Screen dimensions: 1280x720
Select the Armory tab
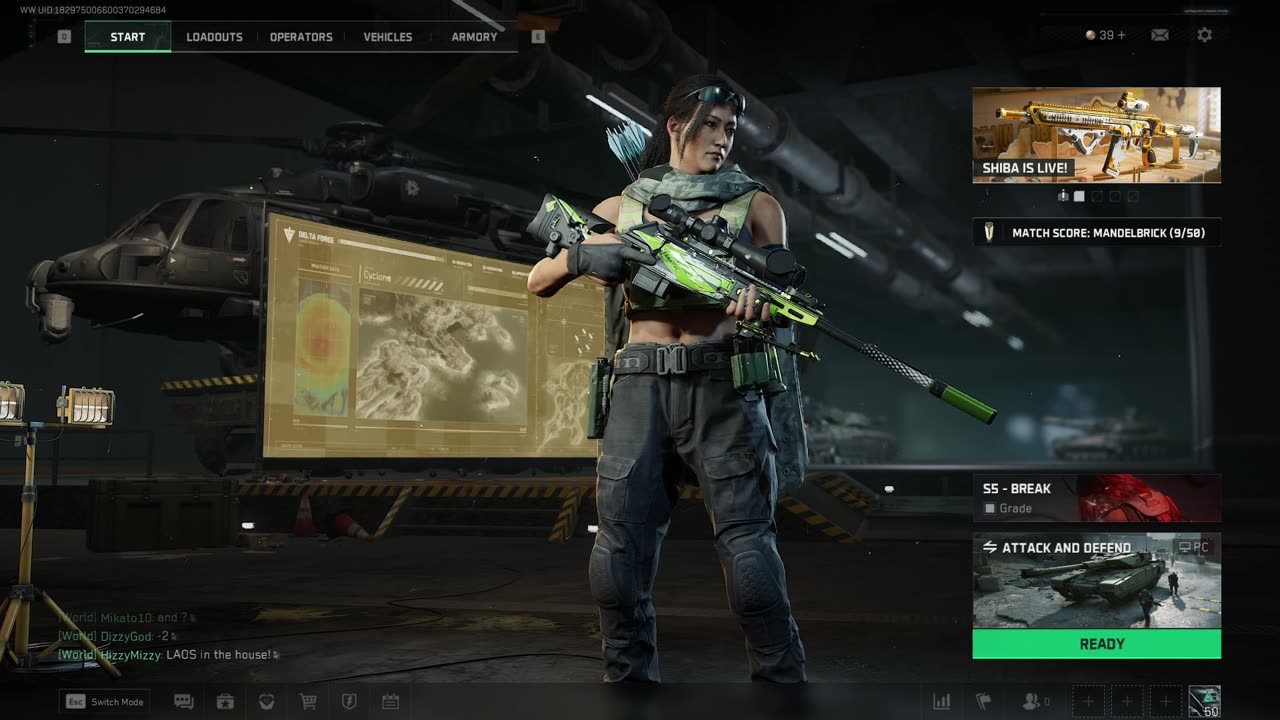[x=474, y=37]
